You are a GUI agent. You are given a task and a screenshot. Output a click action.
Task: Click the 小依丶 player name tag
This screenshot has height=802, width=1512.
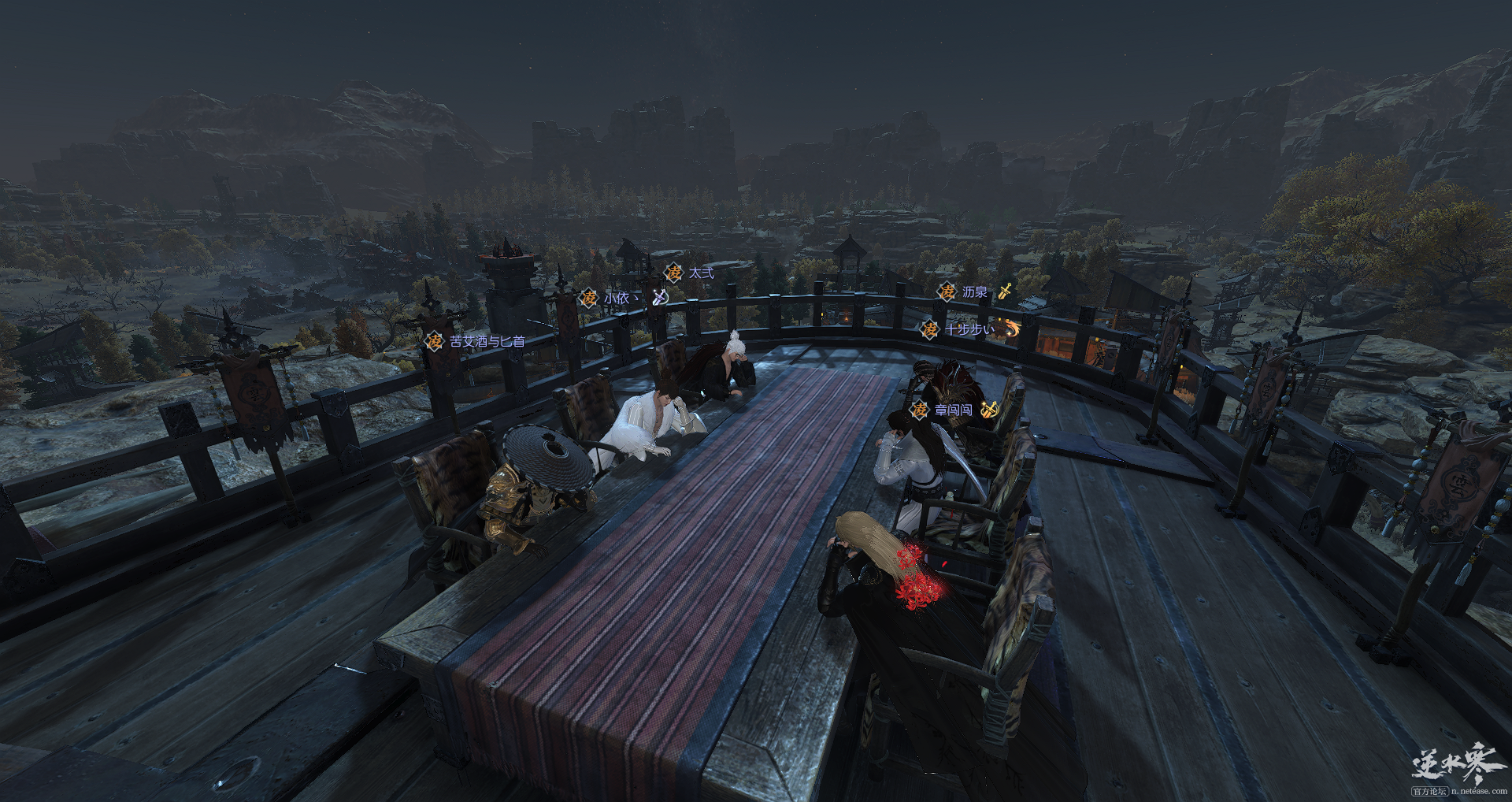tap(619, 298)
